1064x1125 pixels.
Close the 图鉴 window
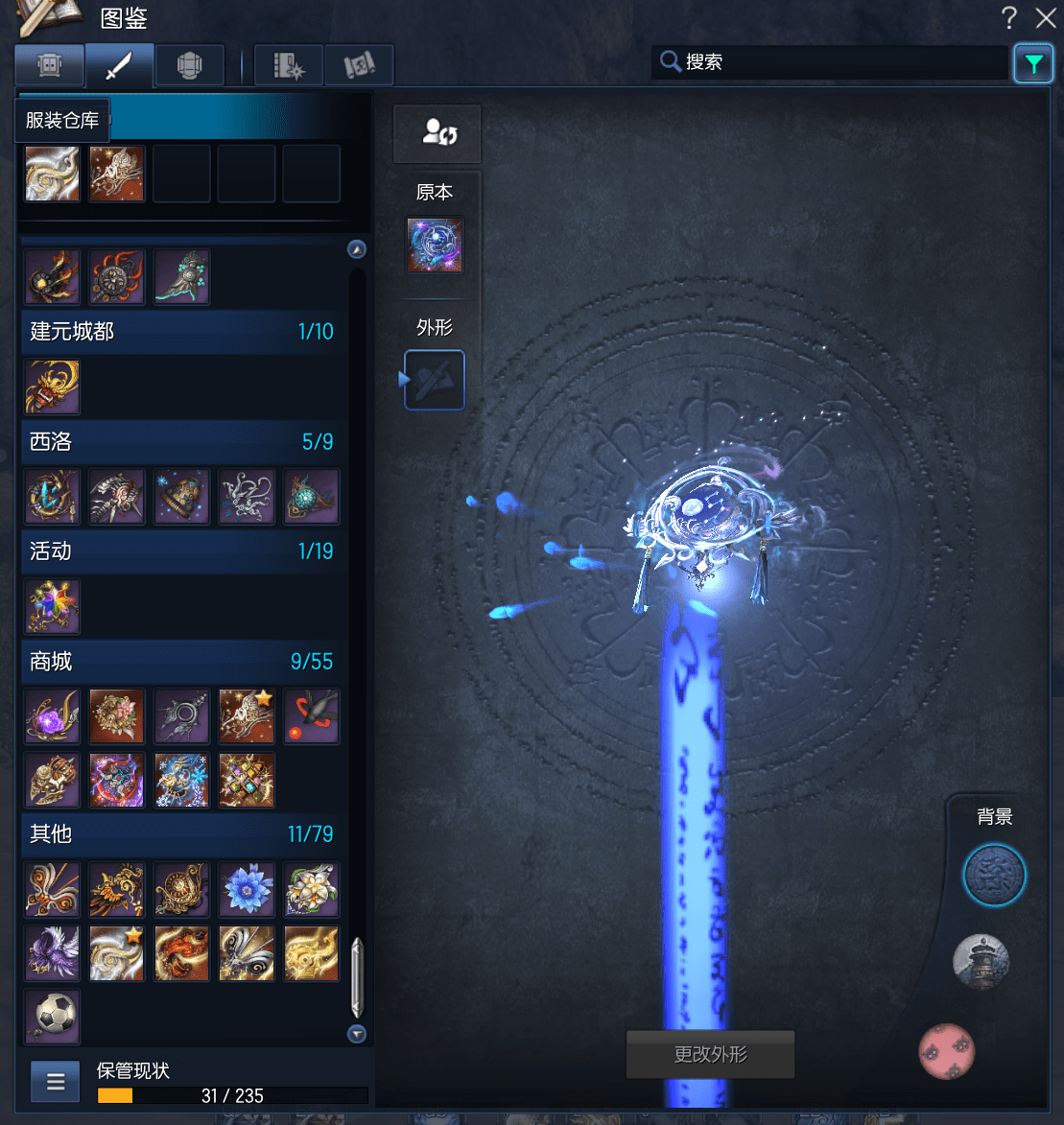pyautogui.click(x=1045, y=17)
